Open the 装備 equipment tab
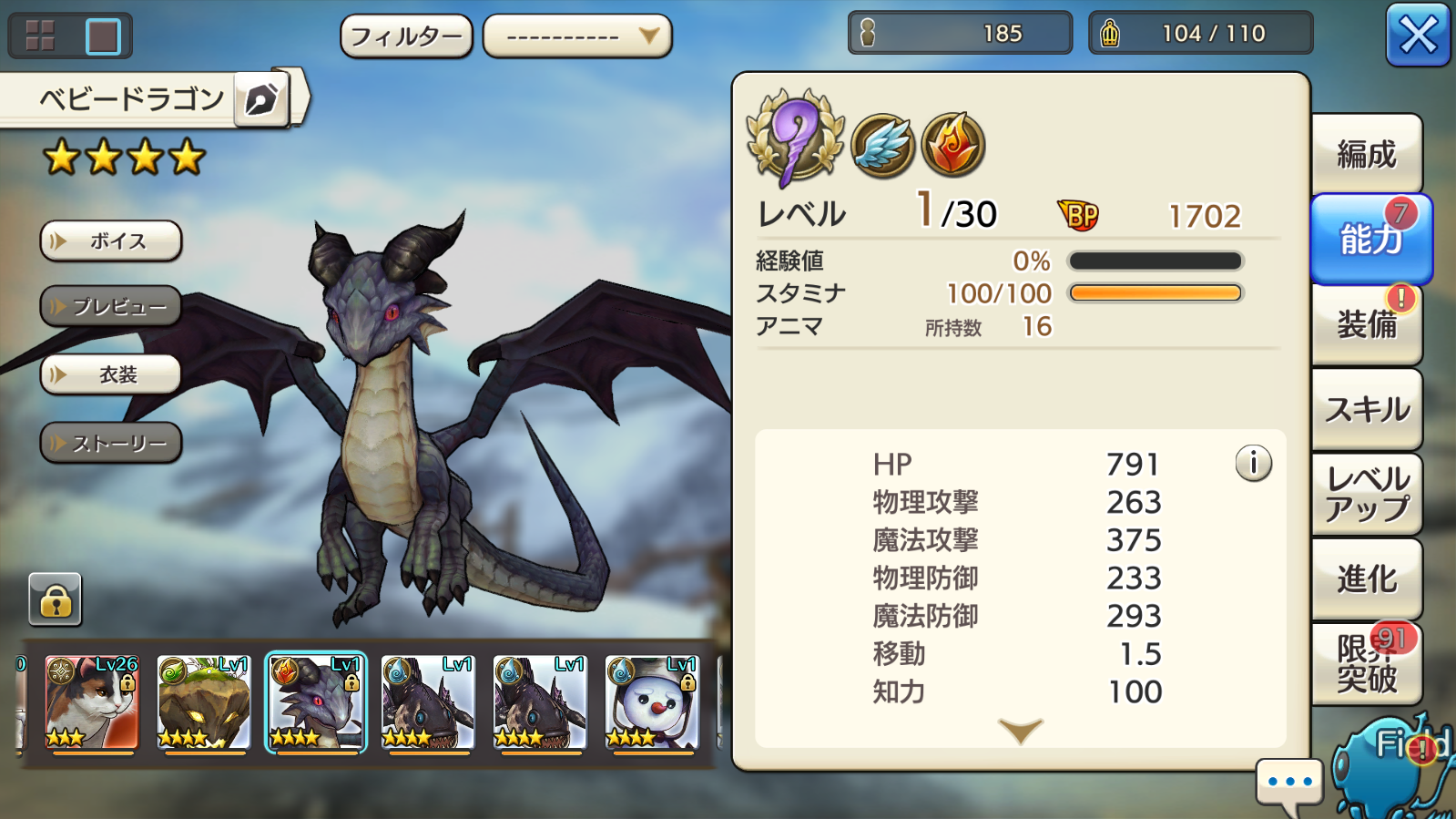The height and width of the screenshot is (819, 1456). pos(1366,324)
